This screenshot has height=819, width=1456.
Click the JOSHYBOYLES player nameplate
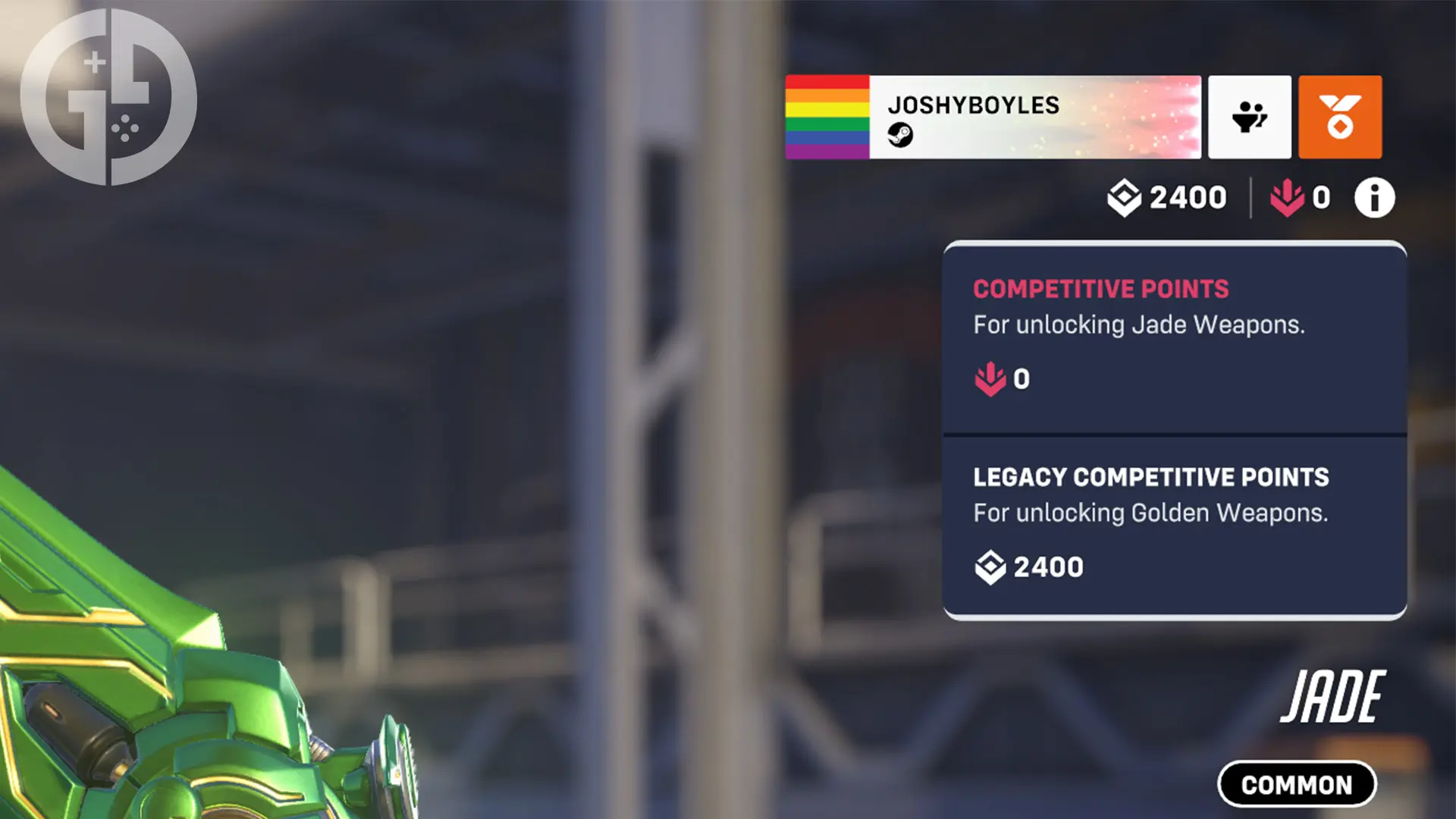click(974, 106)
